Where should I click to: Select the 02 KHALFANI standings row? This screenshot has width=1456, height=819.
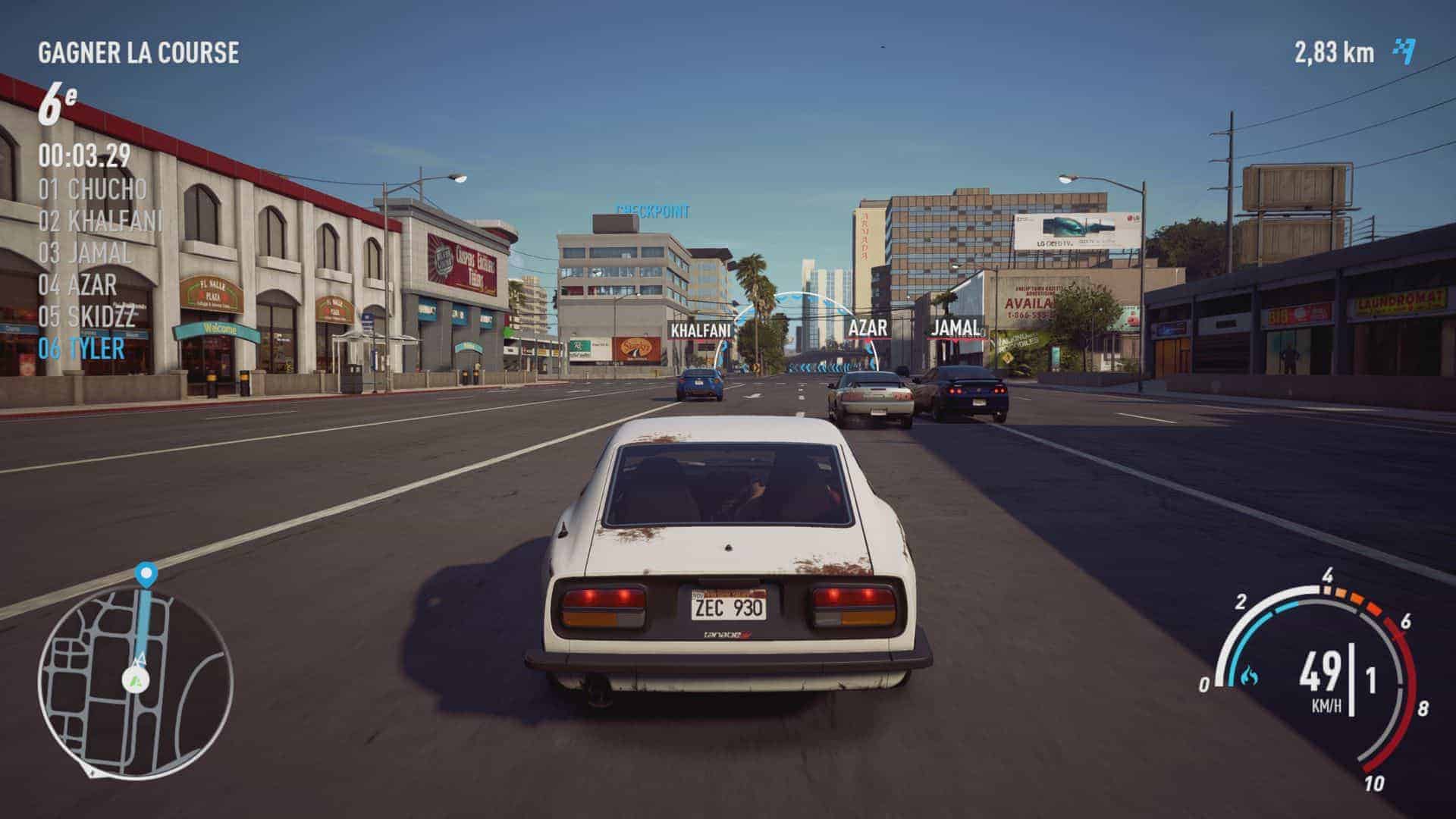coord(100,221)
